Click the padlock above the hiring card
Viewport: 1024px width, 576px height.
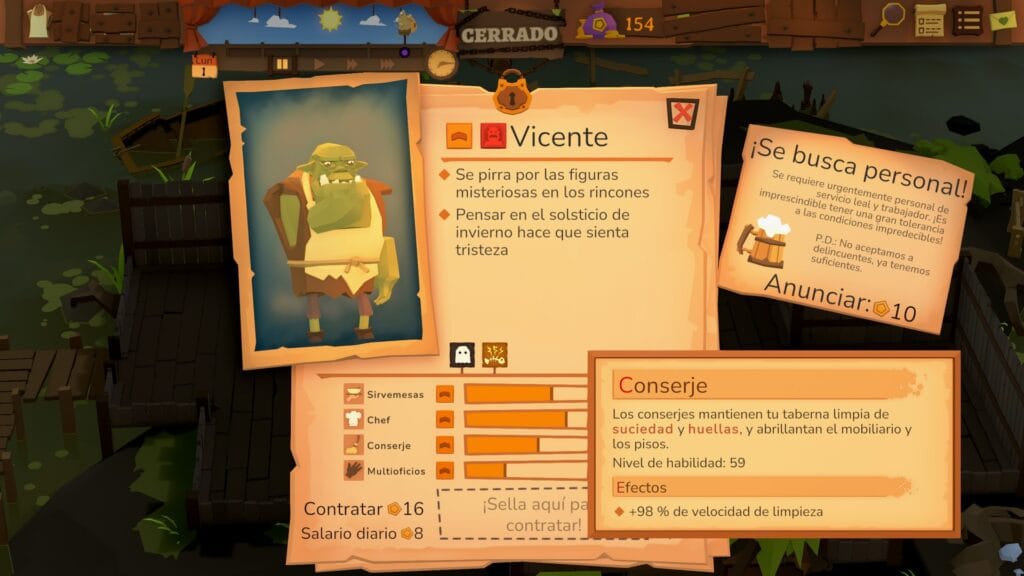(x=511, y=95)
